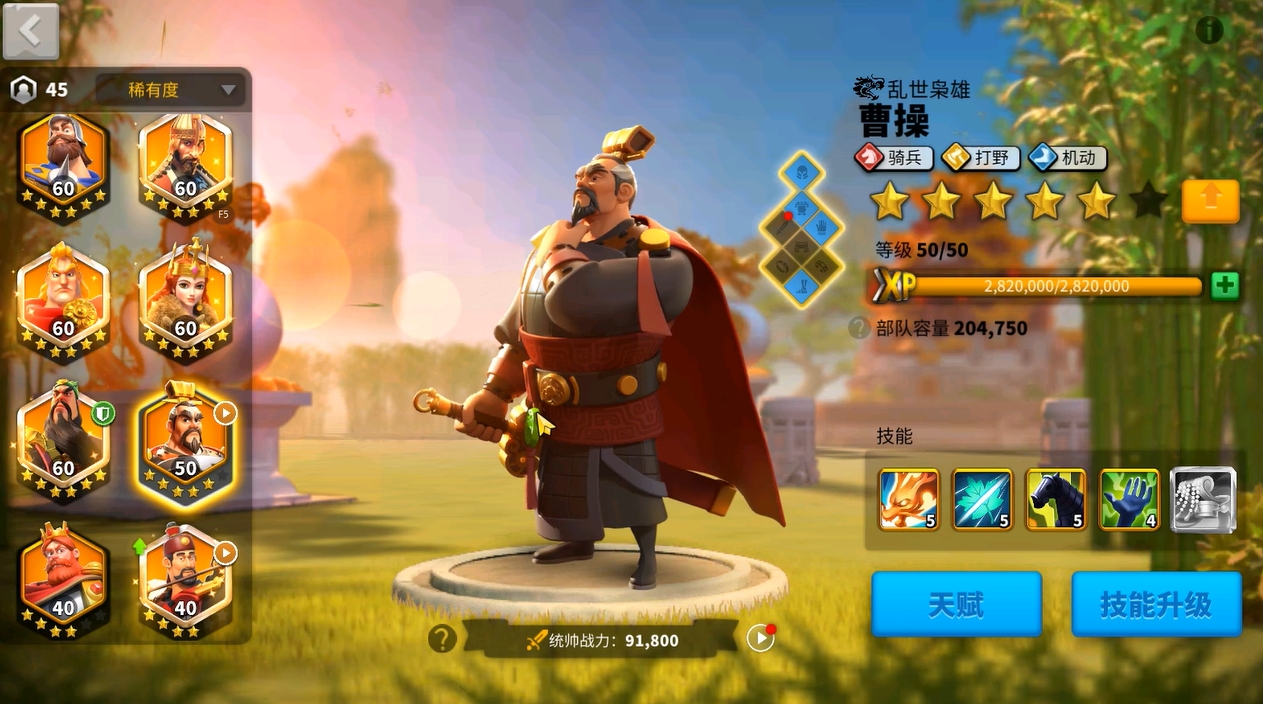View the dragon fire skill icon
Image resolution: width=1263 pixels, height=704 pixels.
(x=909, y=499)
